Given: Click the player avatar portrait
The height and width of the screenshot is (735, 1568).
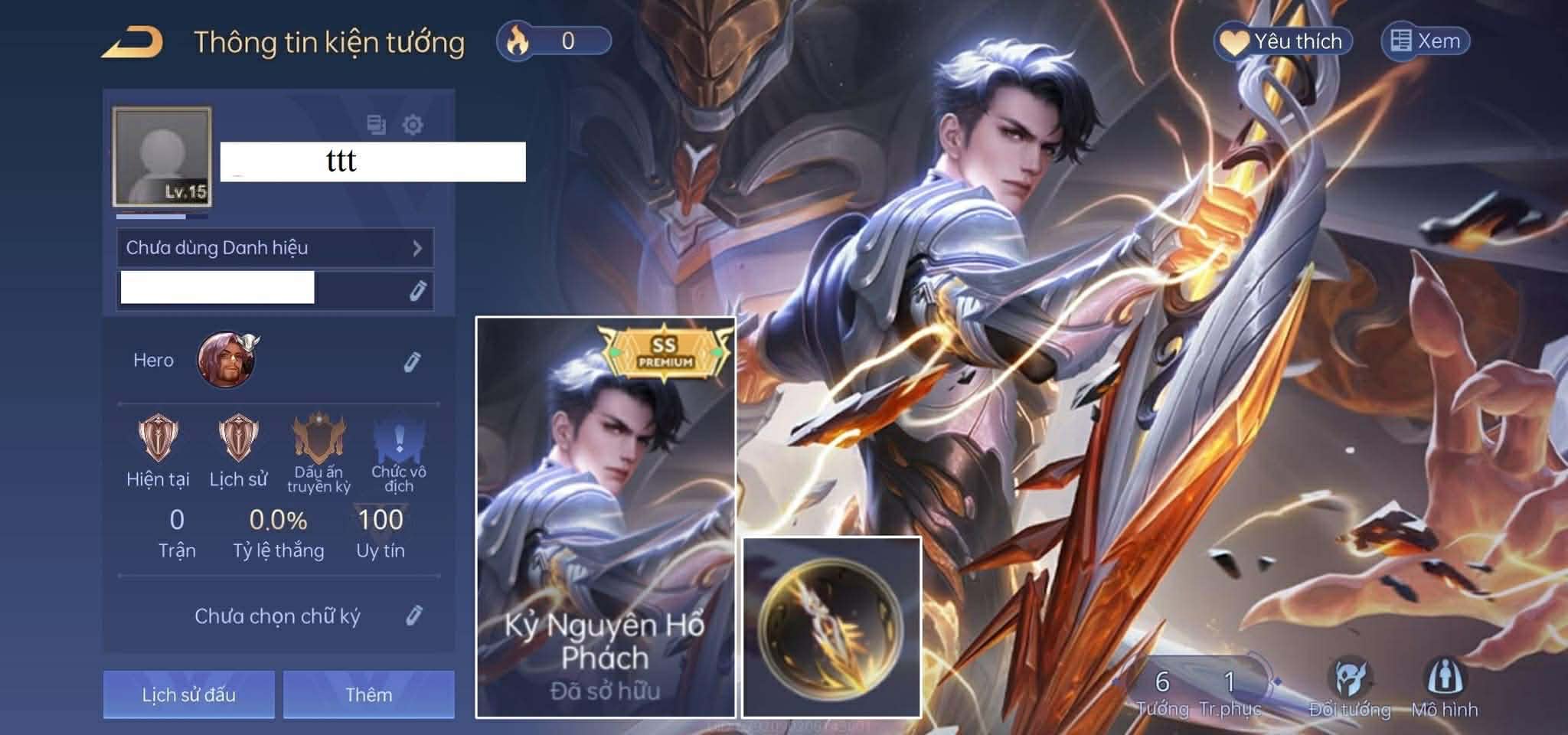Looking at the screenshot, I should [162, 156].
